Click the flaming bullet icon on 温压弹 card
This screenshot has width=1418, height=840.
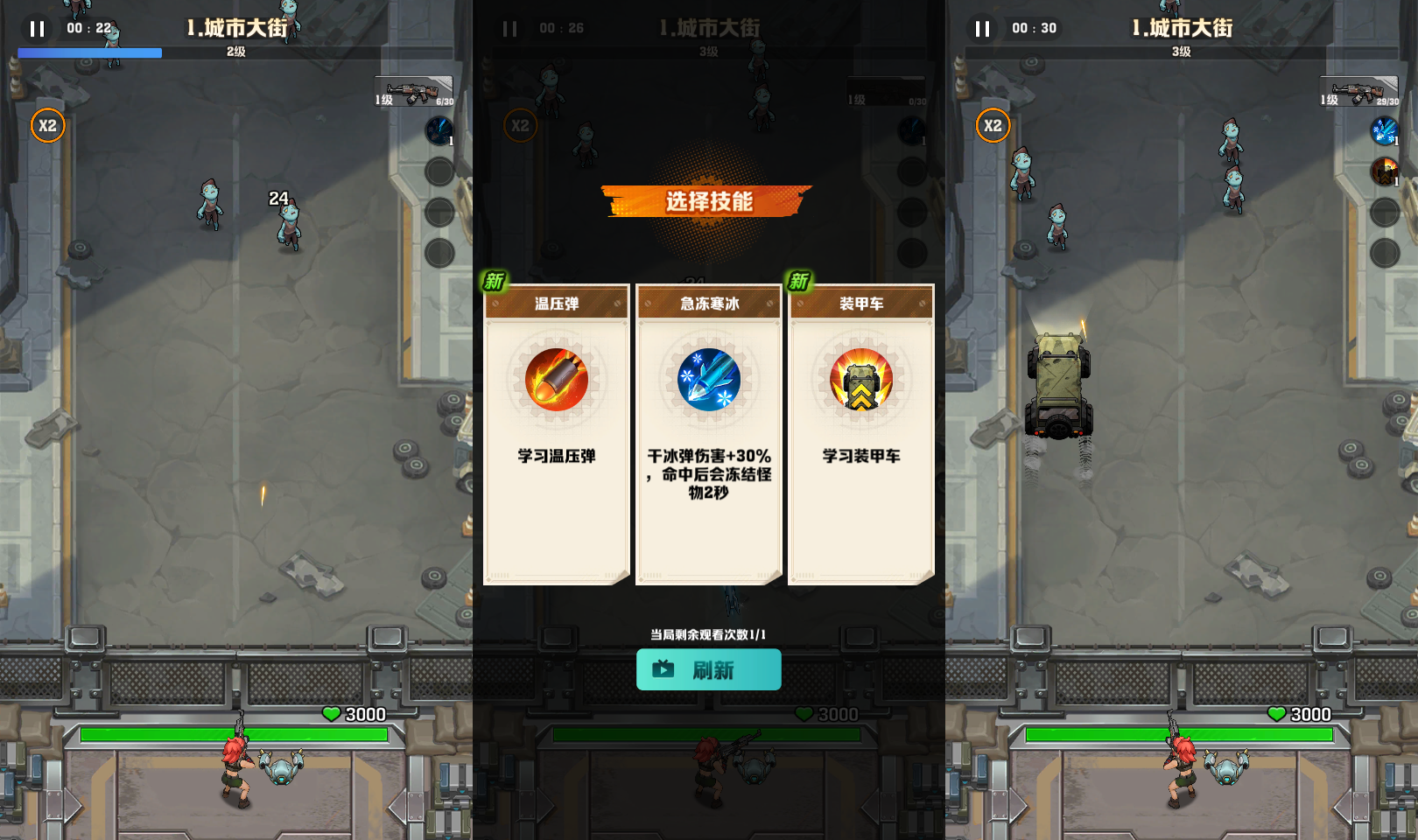(555, 380)
